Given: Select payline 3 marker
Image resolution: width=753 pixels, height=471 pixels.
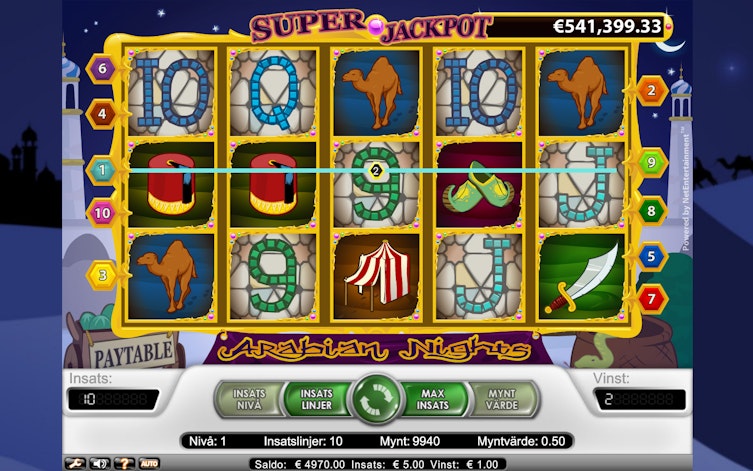Looking at the screenshot, I should click(103, 274).
